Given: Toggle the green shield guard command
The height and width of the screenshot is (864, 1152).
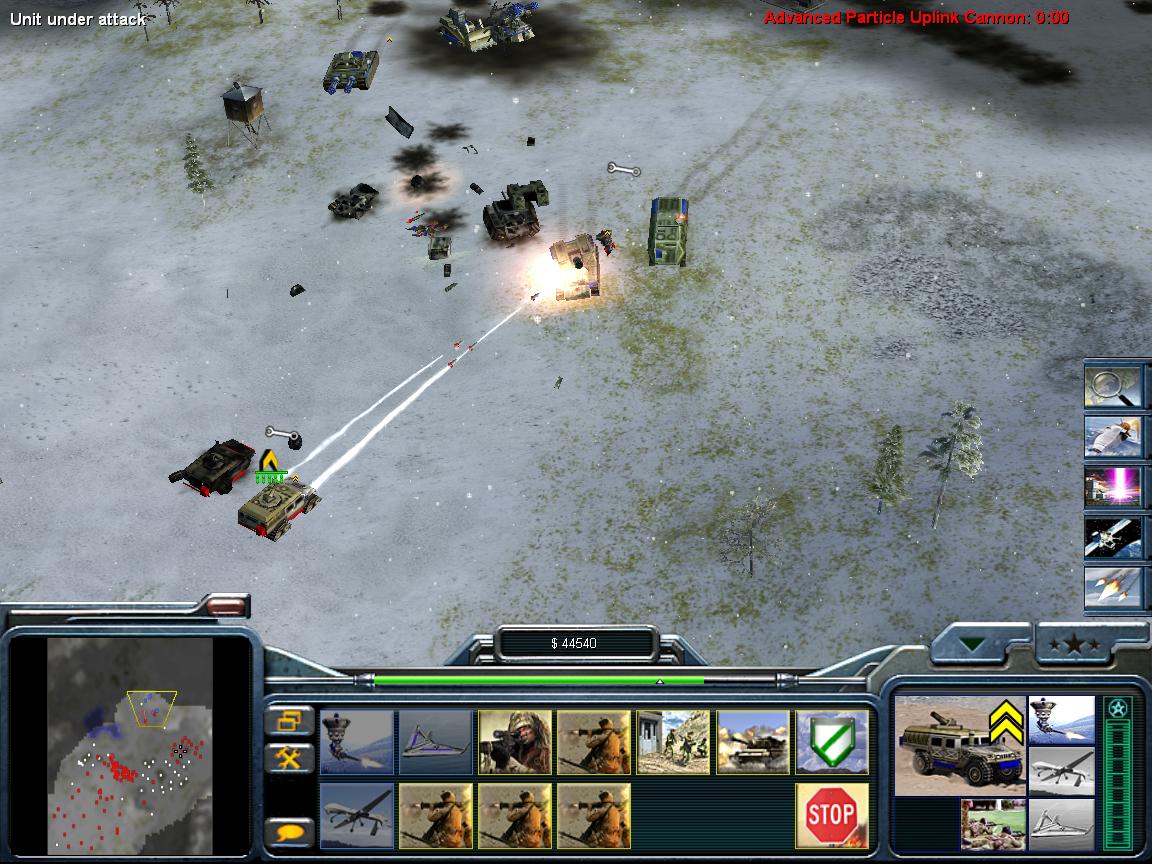Looking at the screenshot, I should 830,742.
